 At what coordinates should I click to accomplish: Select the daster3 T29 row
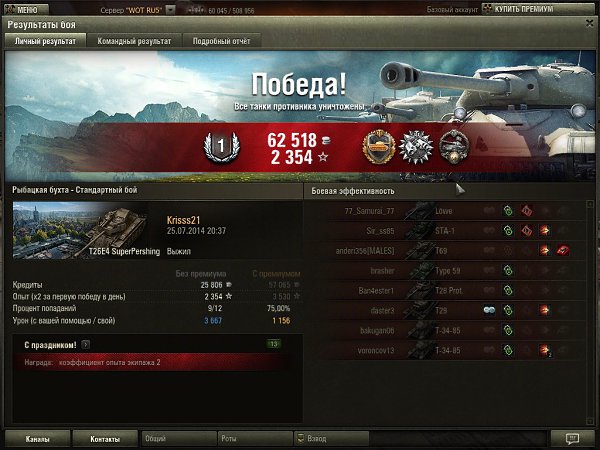(x=450, y=310)
